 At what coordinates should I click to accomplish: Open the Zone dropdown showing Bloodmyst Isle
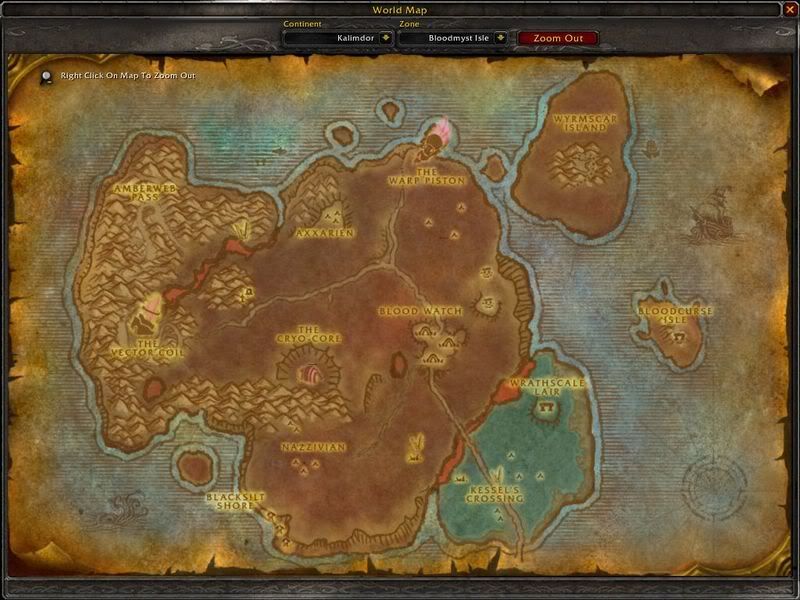(500, 38)
